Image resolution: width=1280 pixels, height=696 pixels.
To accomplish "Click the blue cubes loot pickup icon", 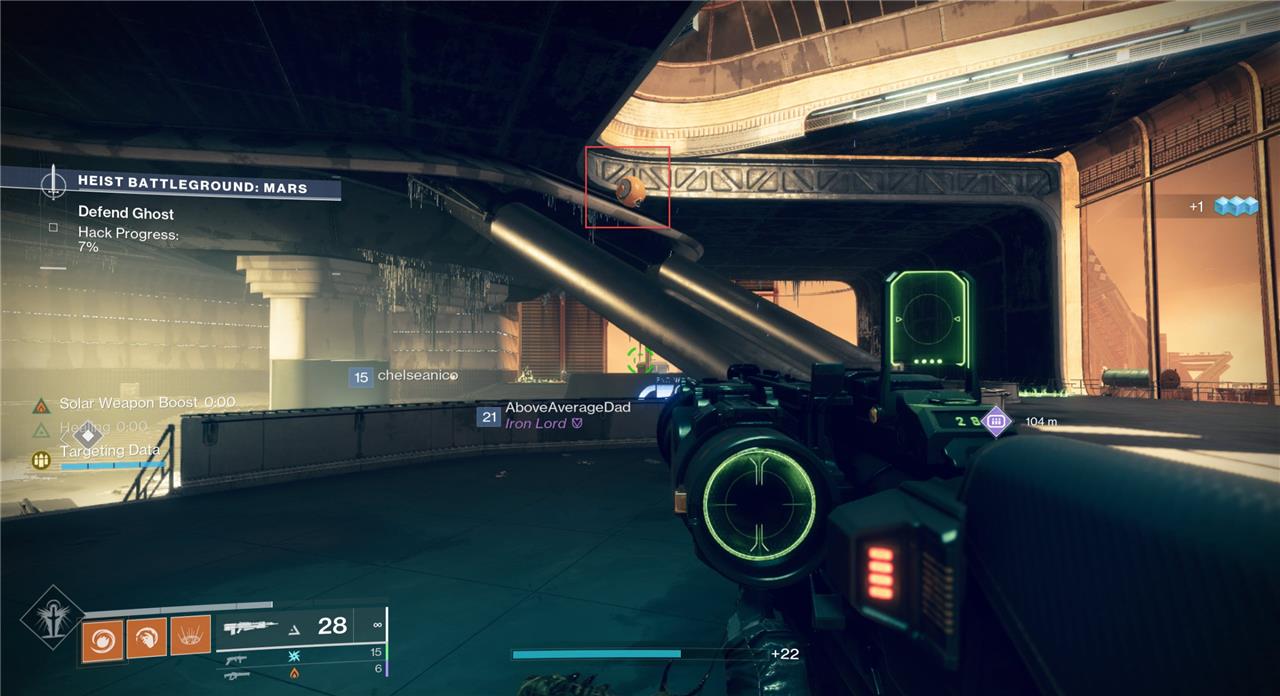I will (1234, 206).
